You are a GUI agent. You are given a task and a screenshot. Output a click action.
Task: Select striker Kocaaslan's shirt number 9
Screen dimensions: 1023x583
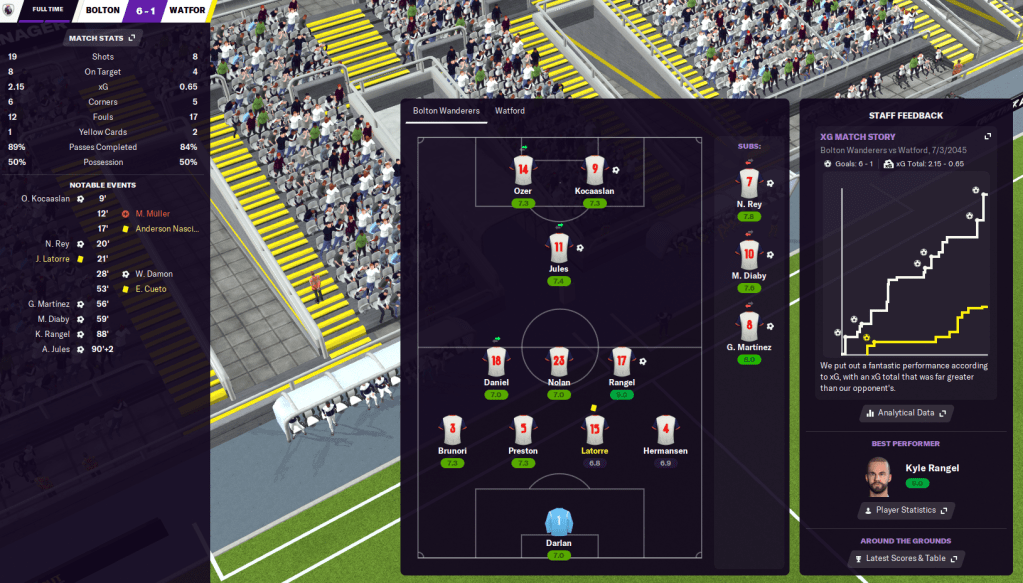click(594, 170)
